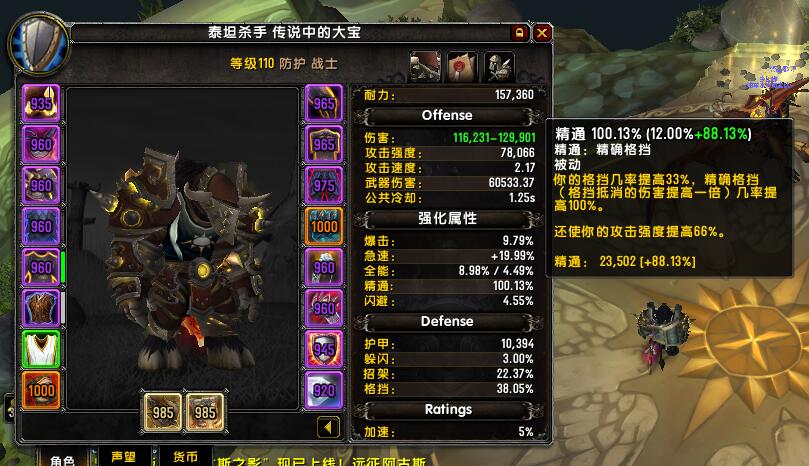
Task: Select the item level 975 leg slot
Action: pyautogui.click(x=324, y=185)
